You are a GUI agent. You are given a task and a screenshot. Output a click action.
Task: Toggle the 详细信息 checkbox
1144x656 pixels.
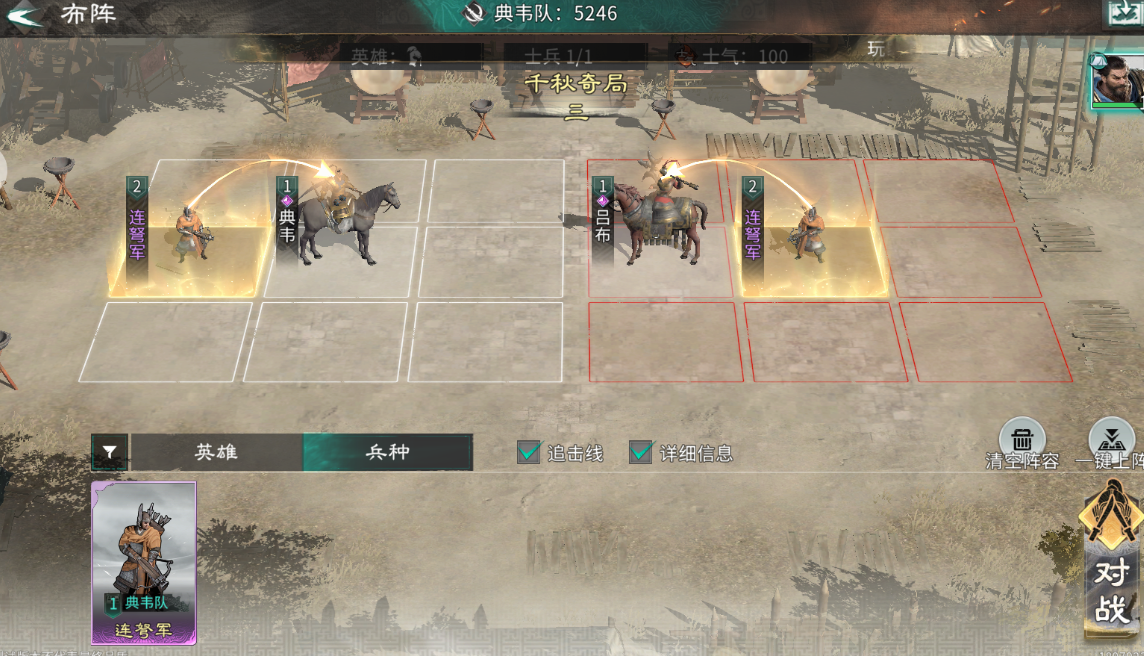pyautogui.click(x=641, y=452)
